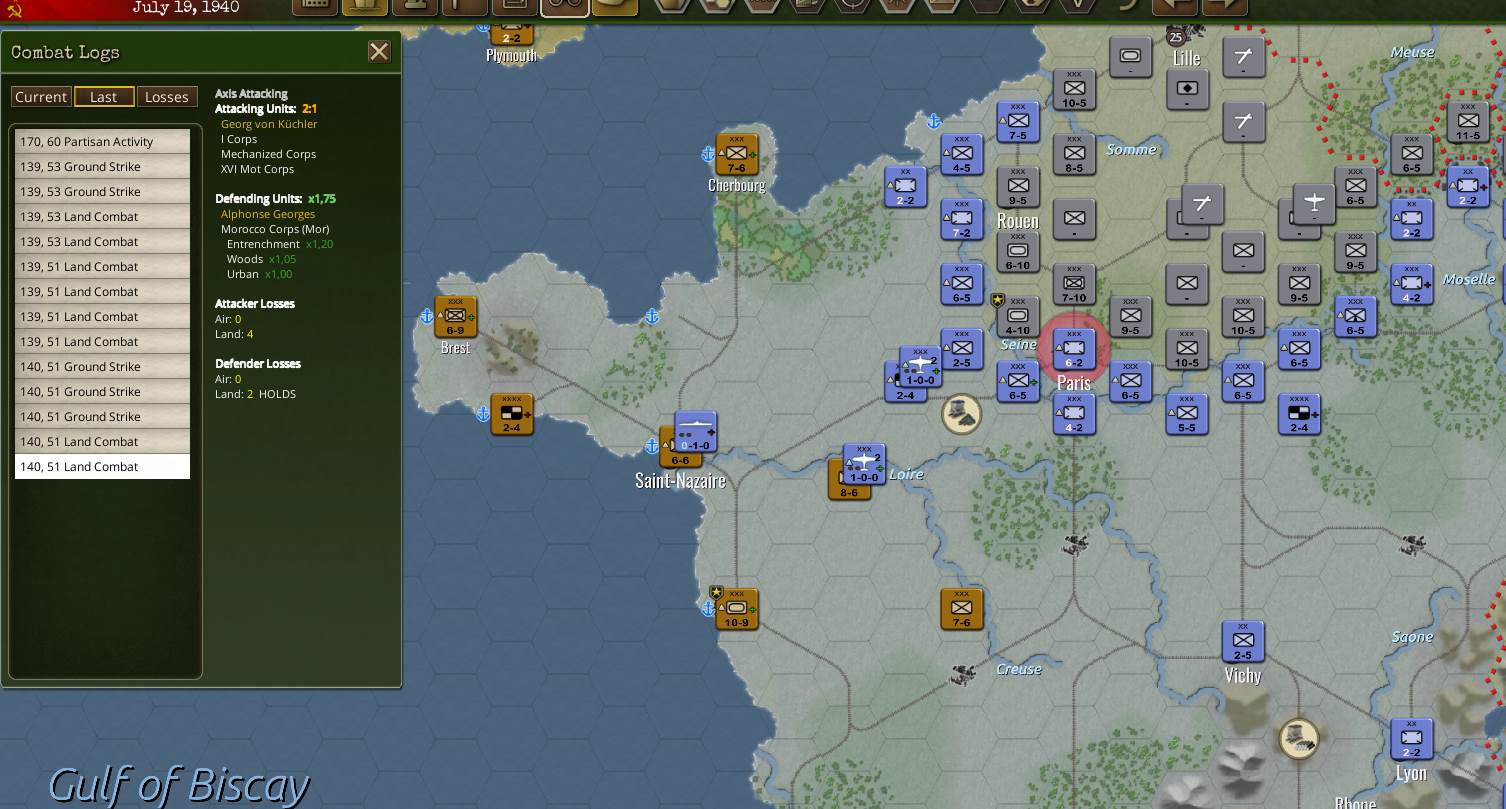Image resolution: width=1506 pixels, height=809 pixels.
Task: Click the crosshair target hex toolbar icon
Action: click(x=853, y=8)
